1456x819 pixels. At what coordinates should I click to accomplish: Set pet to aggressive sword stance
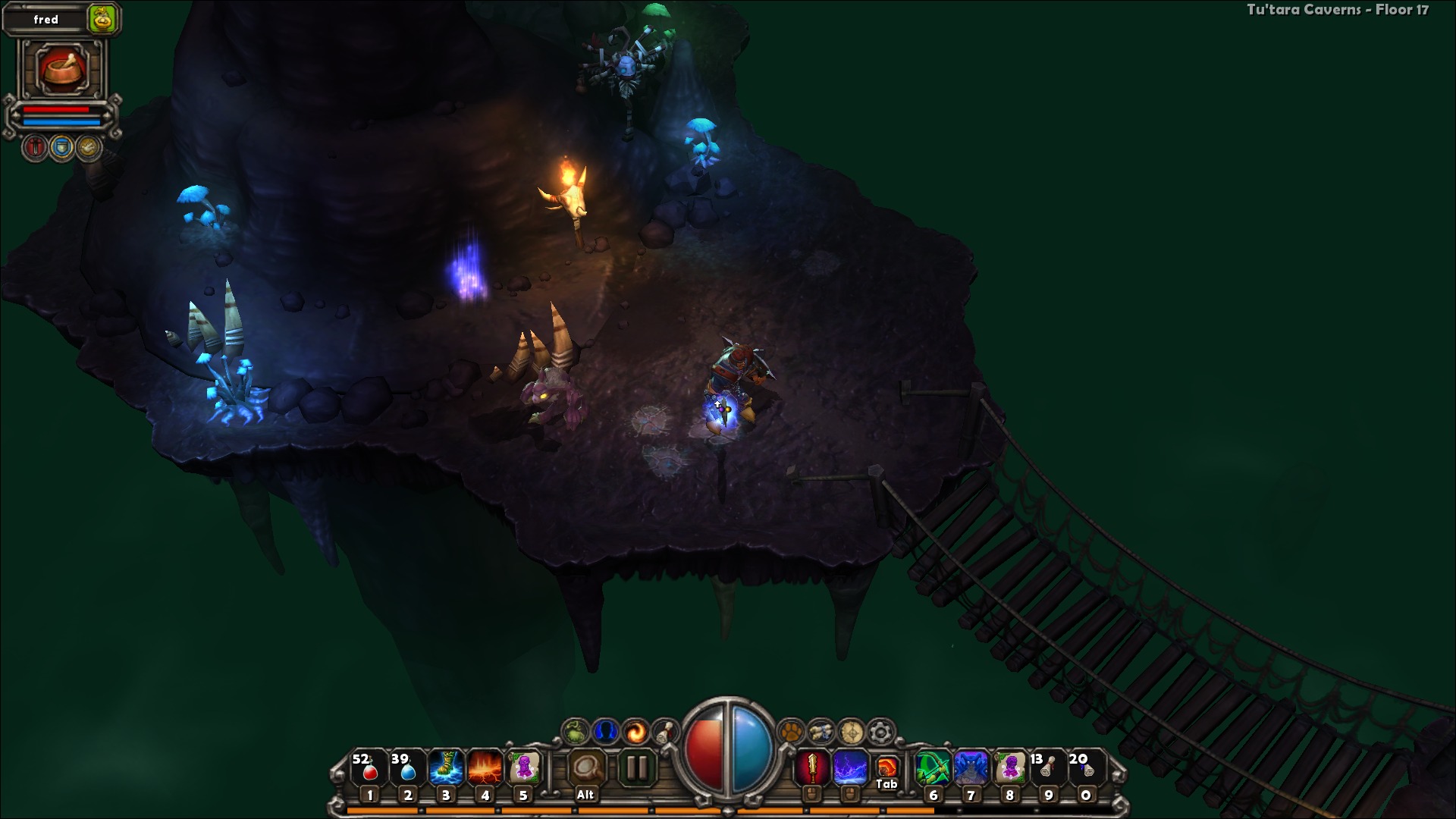coord(35,147)
